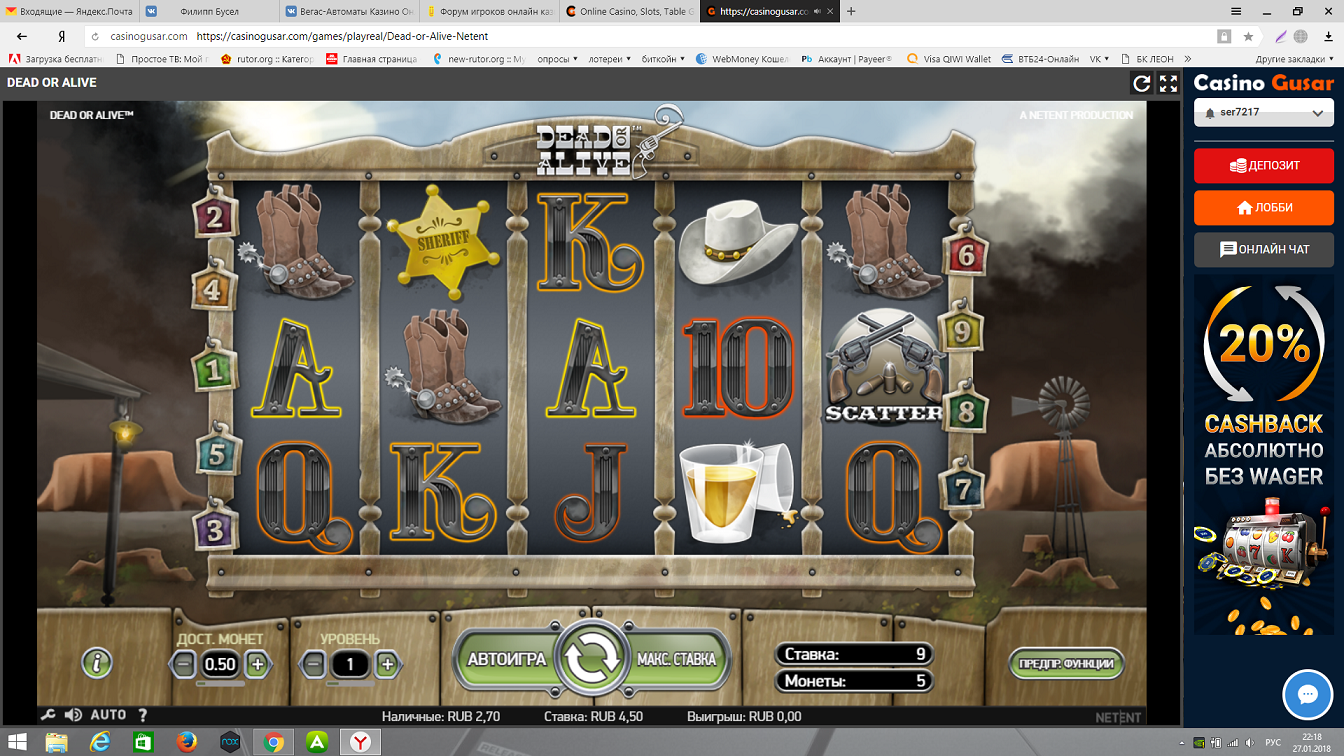Switch the game to fullscreen mode
Image resolution: width=1344 pixels, height=756 pixels.
pos(1168,84)
